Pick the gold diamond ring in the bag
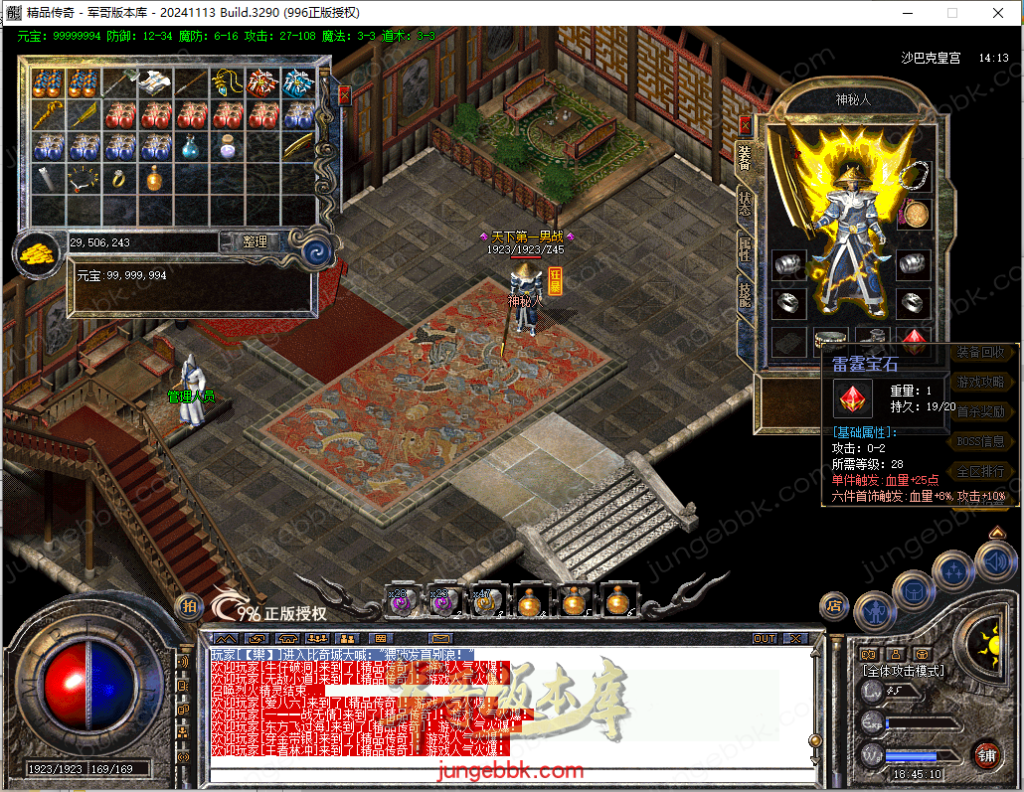 [118, 179]
